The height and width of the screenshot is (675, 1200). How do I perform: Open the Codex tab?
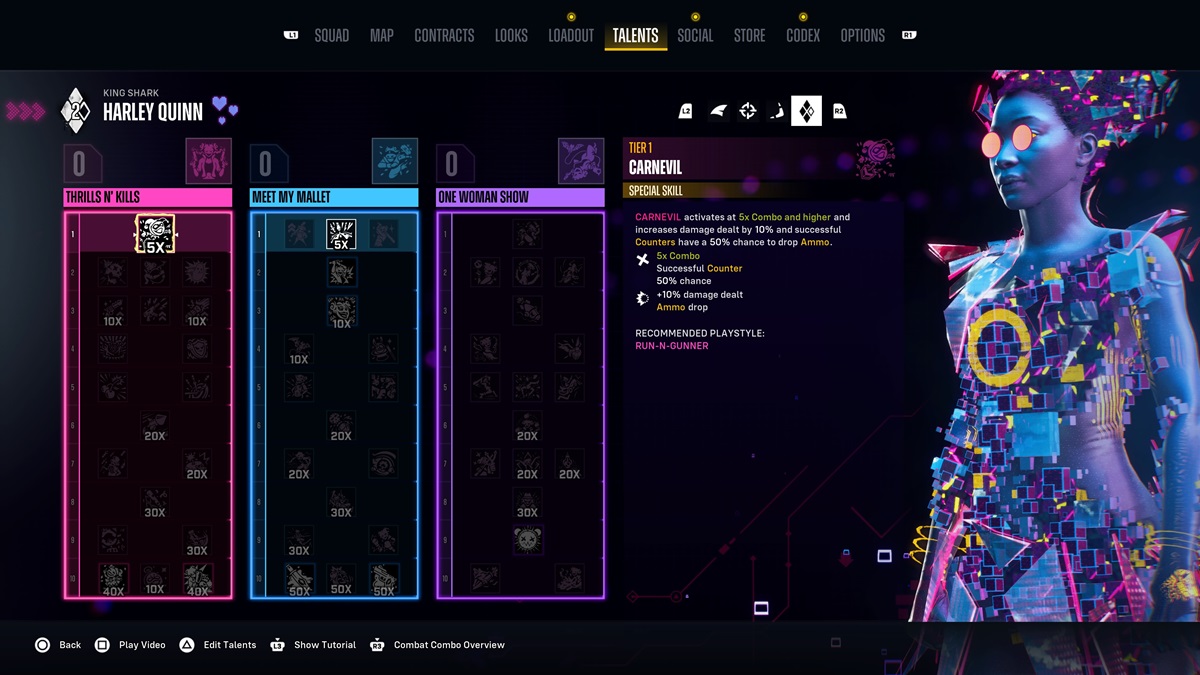802,36
